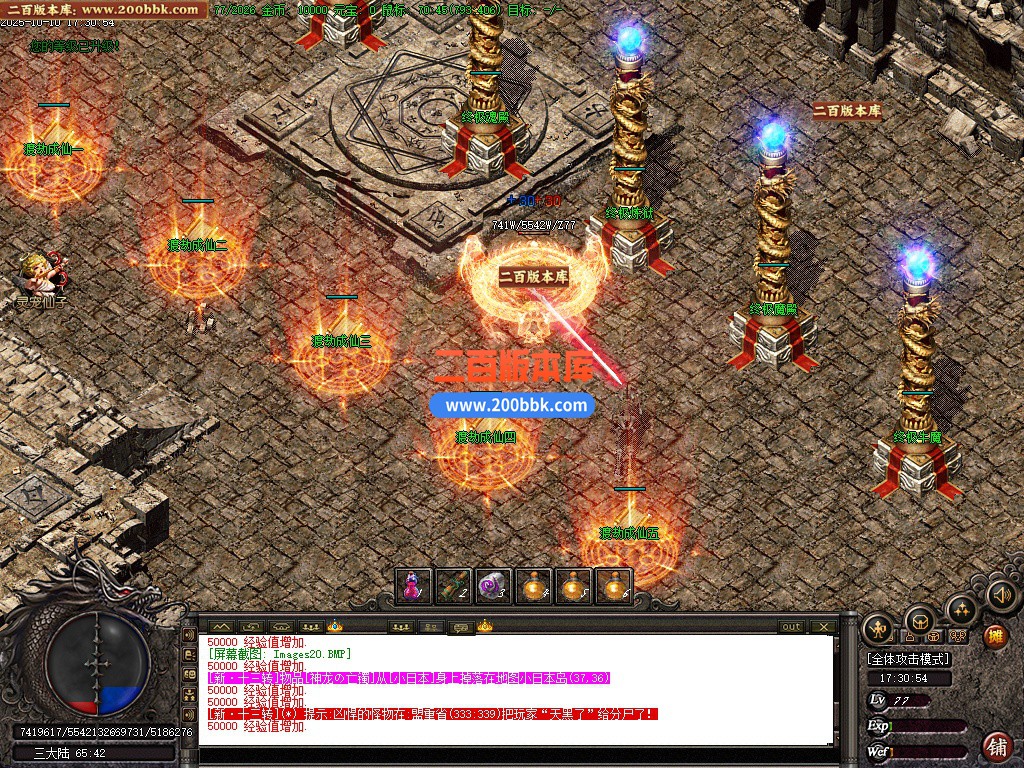Use the green scroll in hotbar slot 2
Viewport: 1024px width, 768px height.
pos(454,586)
